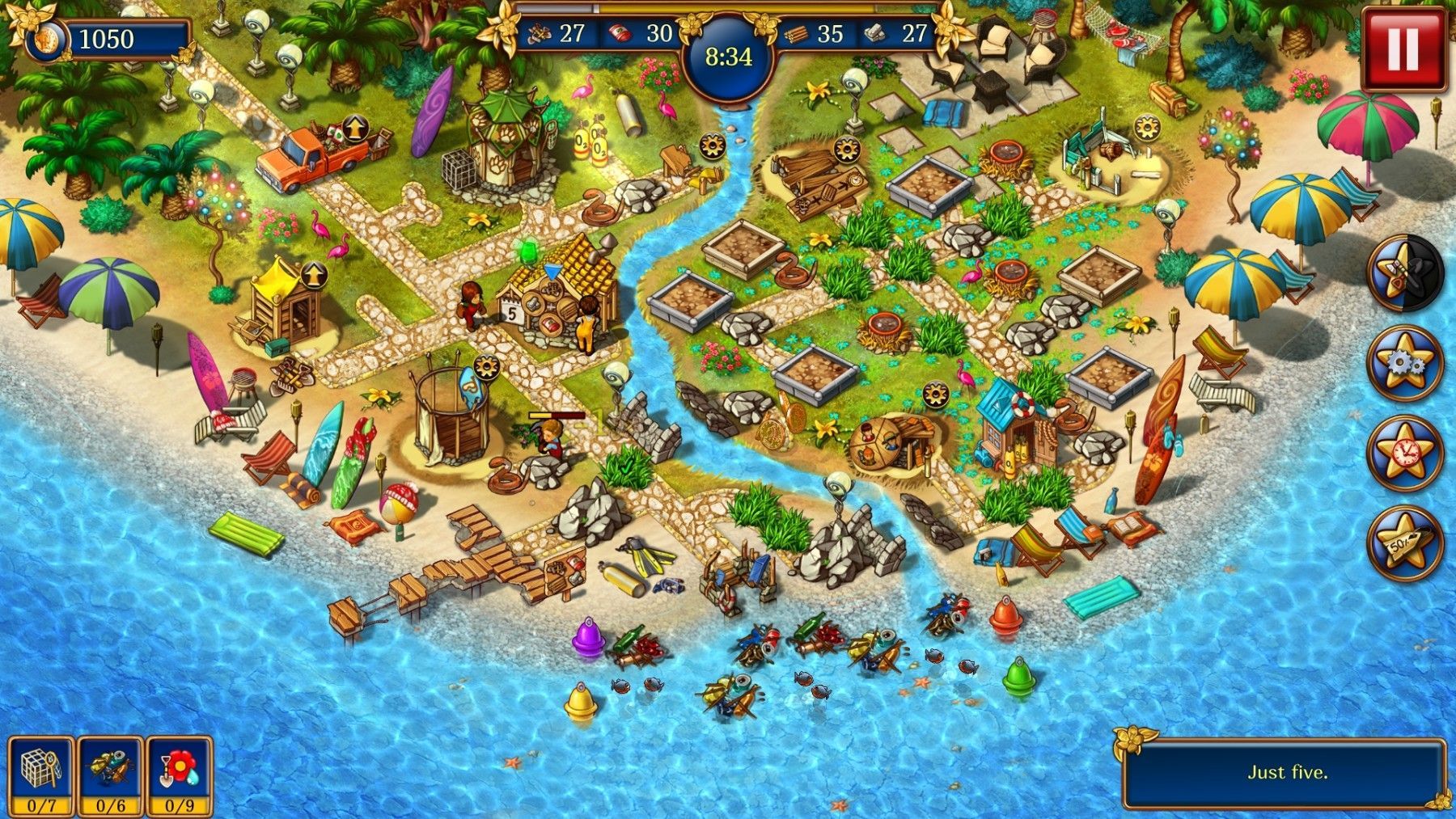
Task: Activate the axe and shovel star bonus
Action: (1405, 272)
